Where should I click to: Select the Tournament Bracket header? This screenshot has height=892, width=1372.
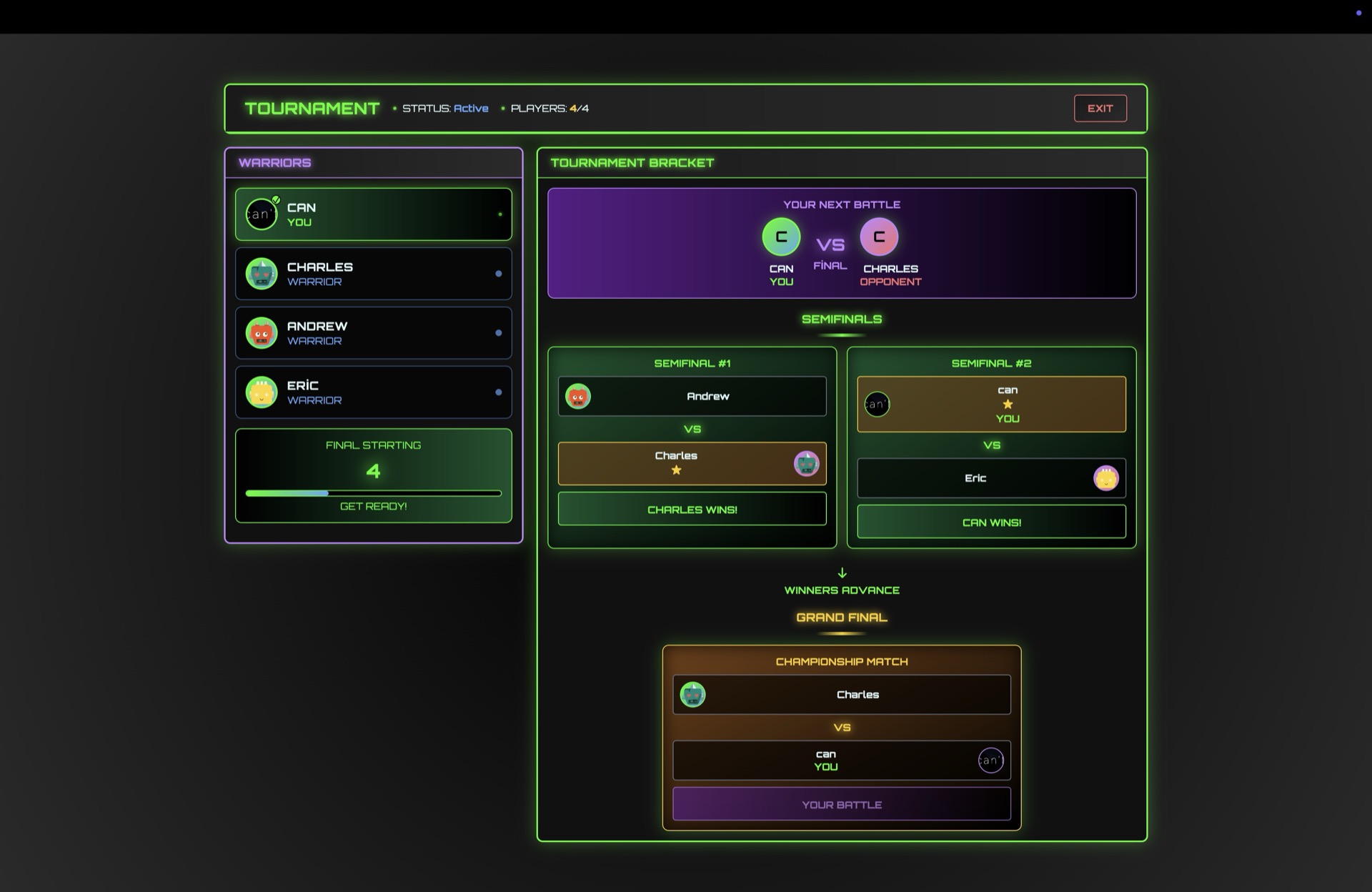[632, 163]
